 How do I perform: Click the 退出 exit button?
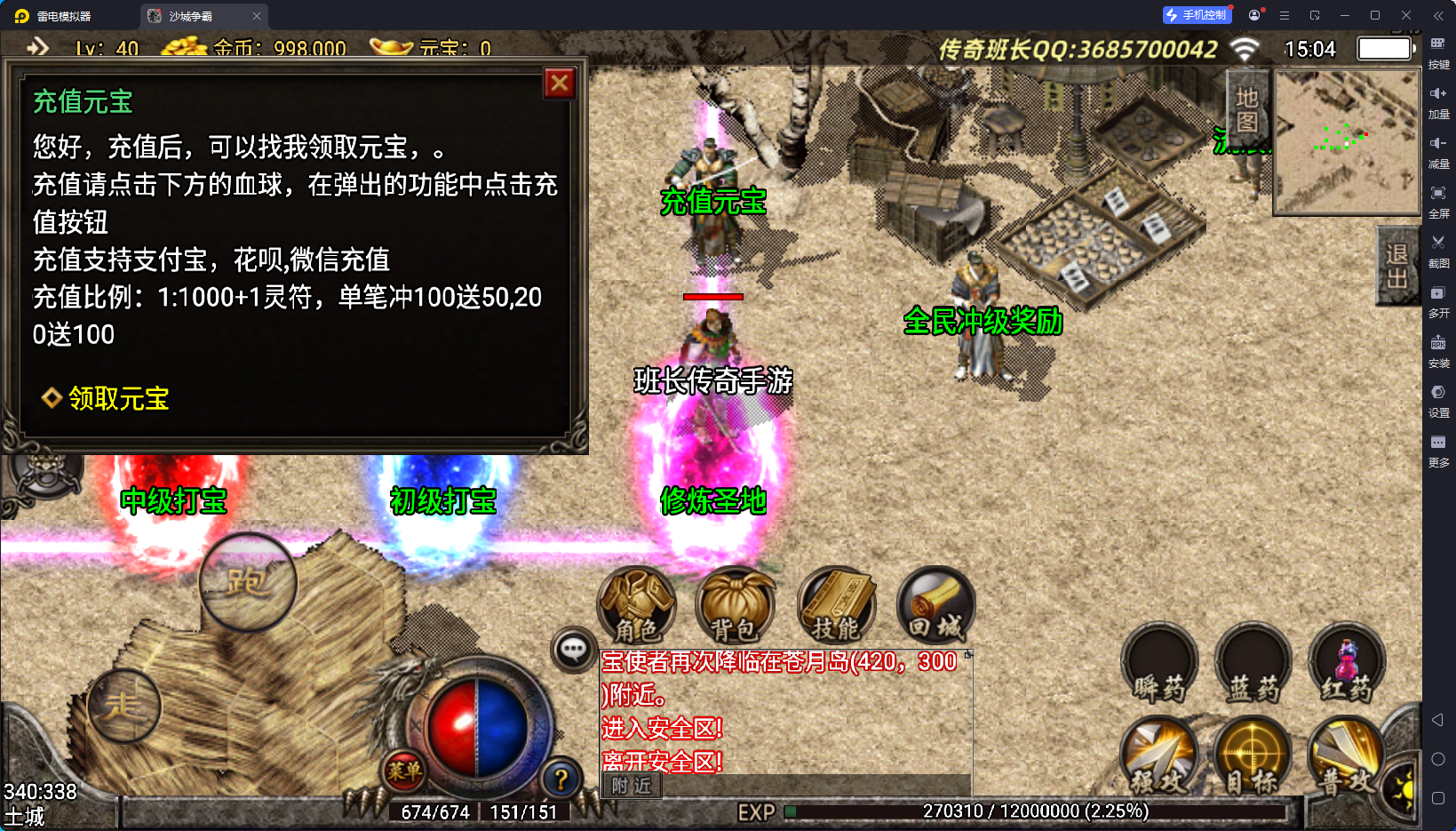(1396, 267)
